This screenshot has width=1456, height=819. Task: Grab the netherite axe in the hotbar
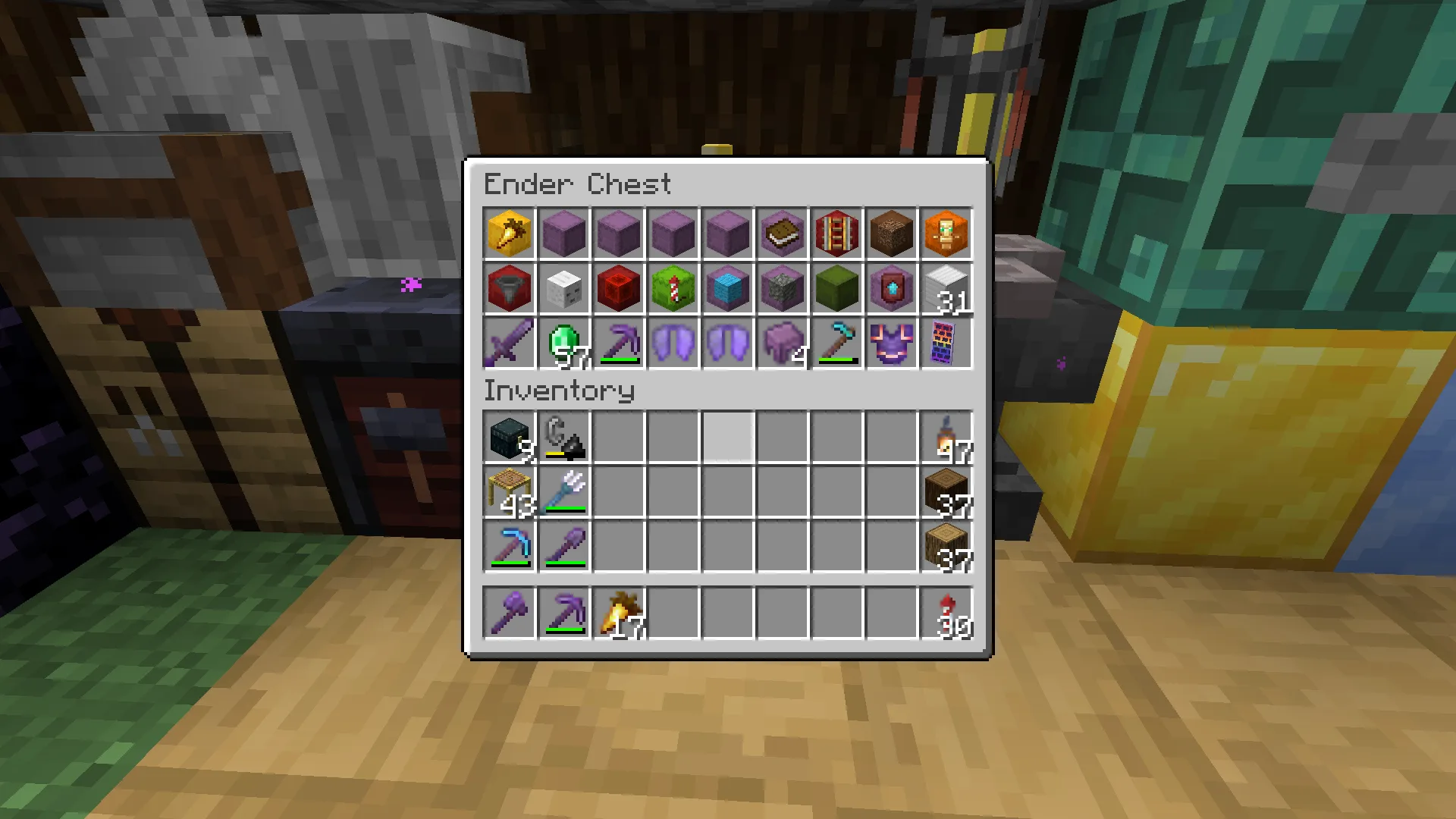[509, 613]
